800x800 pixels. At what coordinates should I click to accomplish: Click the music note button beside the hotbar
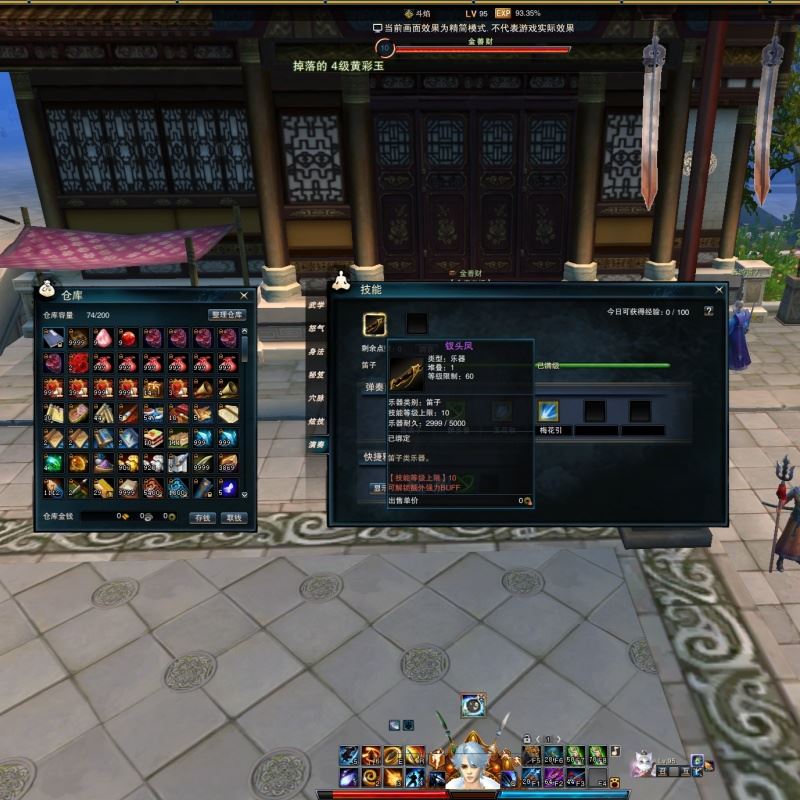click(x=615, y=750)
